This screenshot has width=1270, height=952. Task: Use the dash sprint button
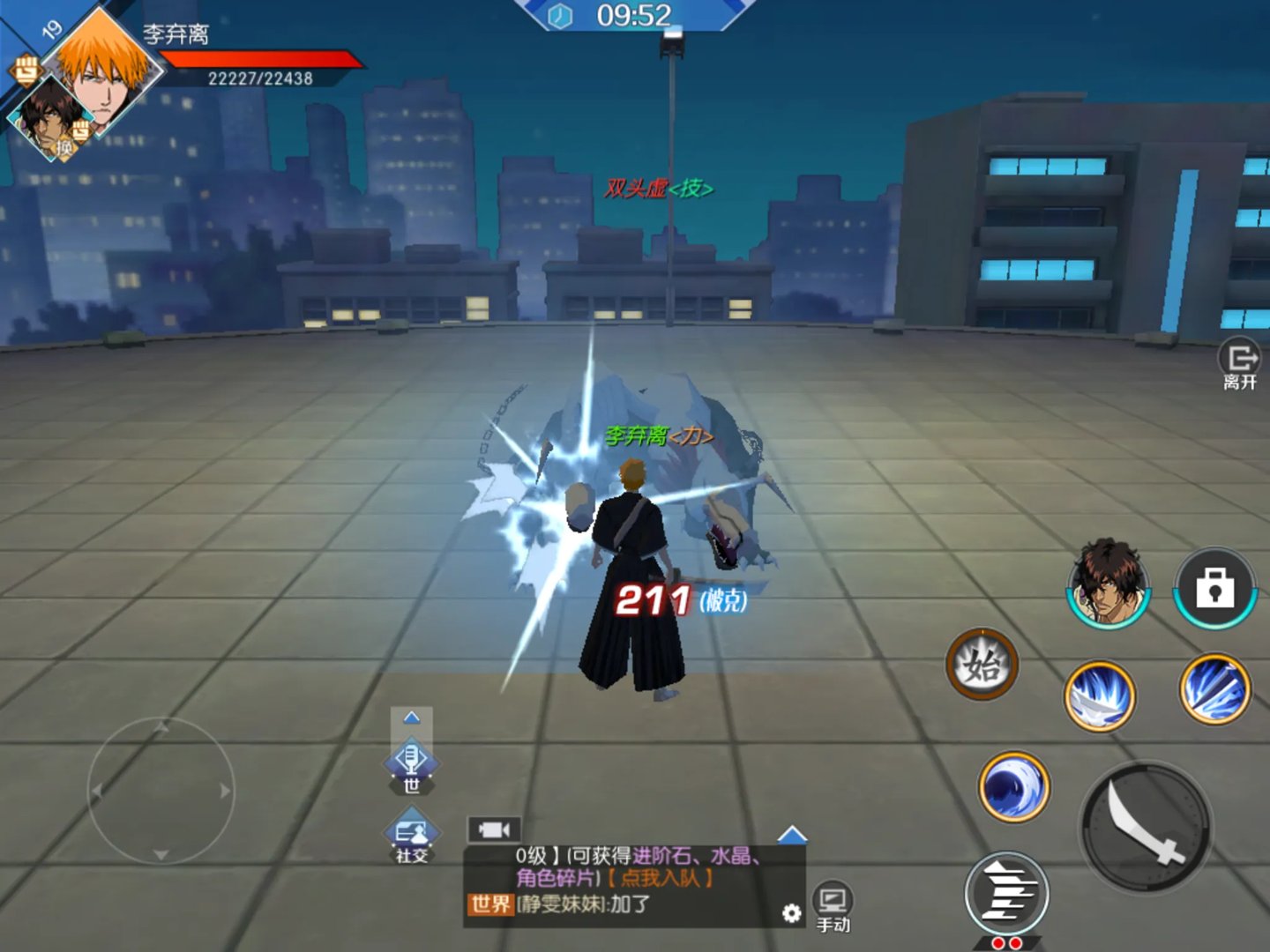[1006, 893]
